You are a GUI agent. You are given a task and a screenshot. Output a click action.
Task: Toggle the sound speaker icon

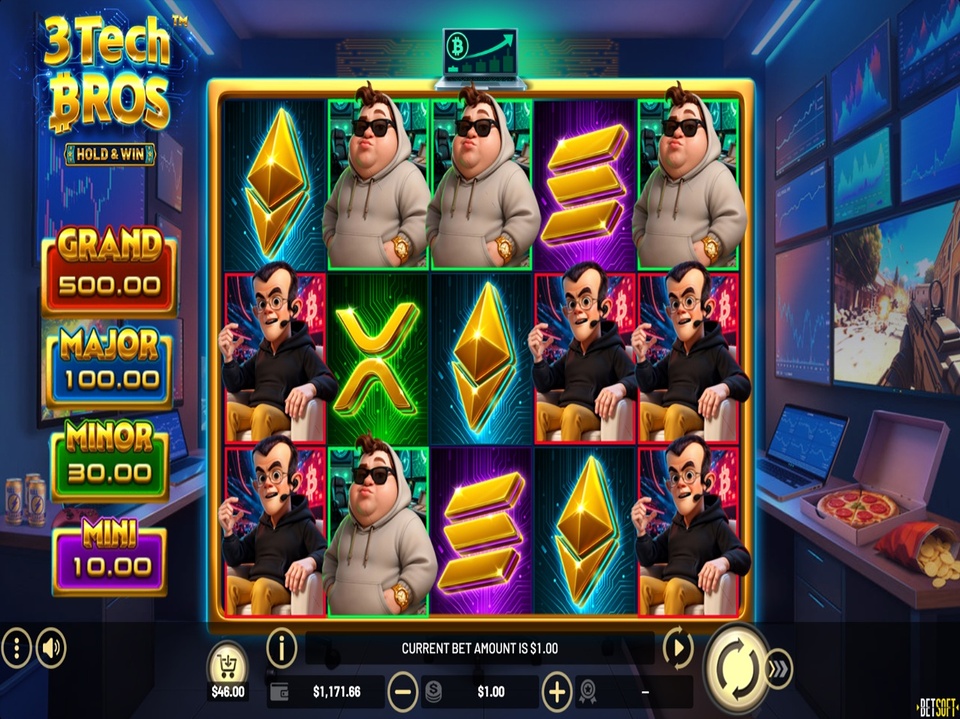51,650
